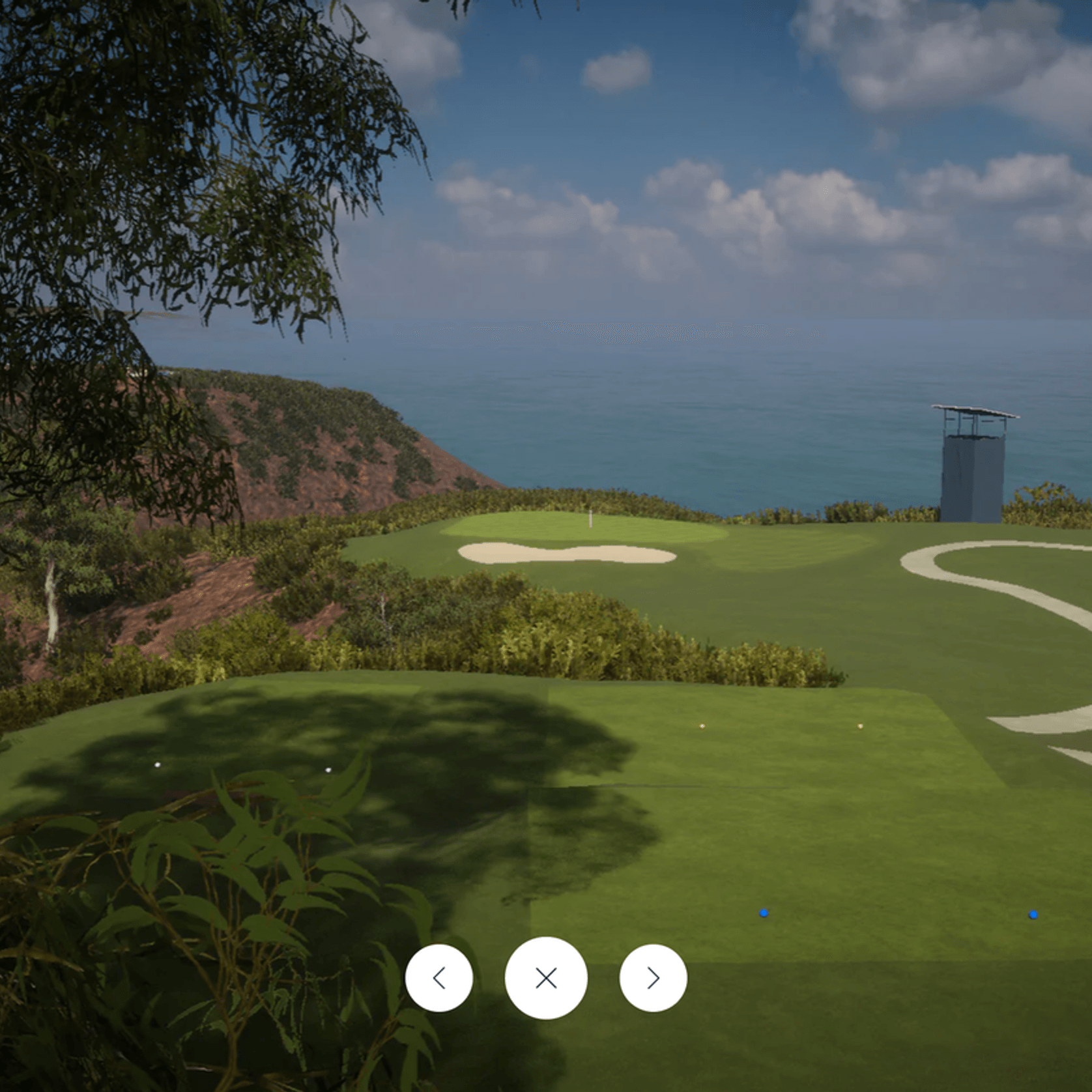This screenshot has height=1092, width=1092.
Task: Close the image lightbox with the X
Action: (546, 977)
